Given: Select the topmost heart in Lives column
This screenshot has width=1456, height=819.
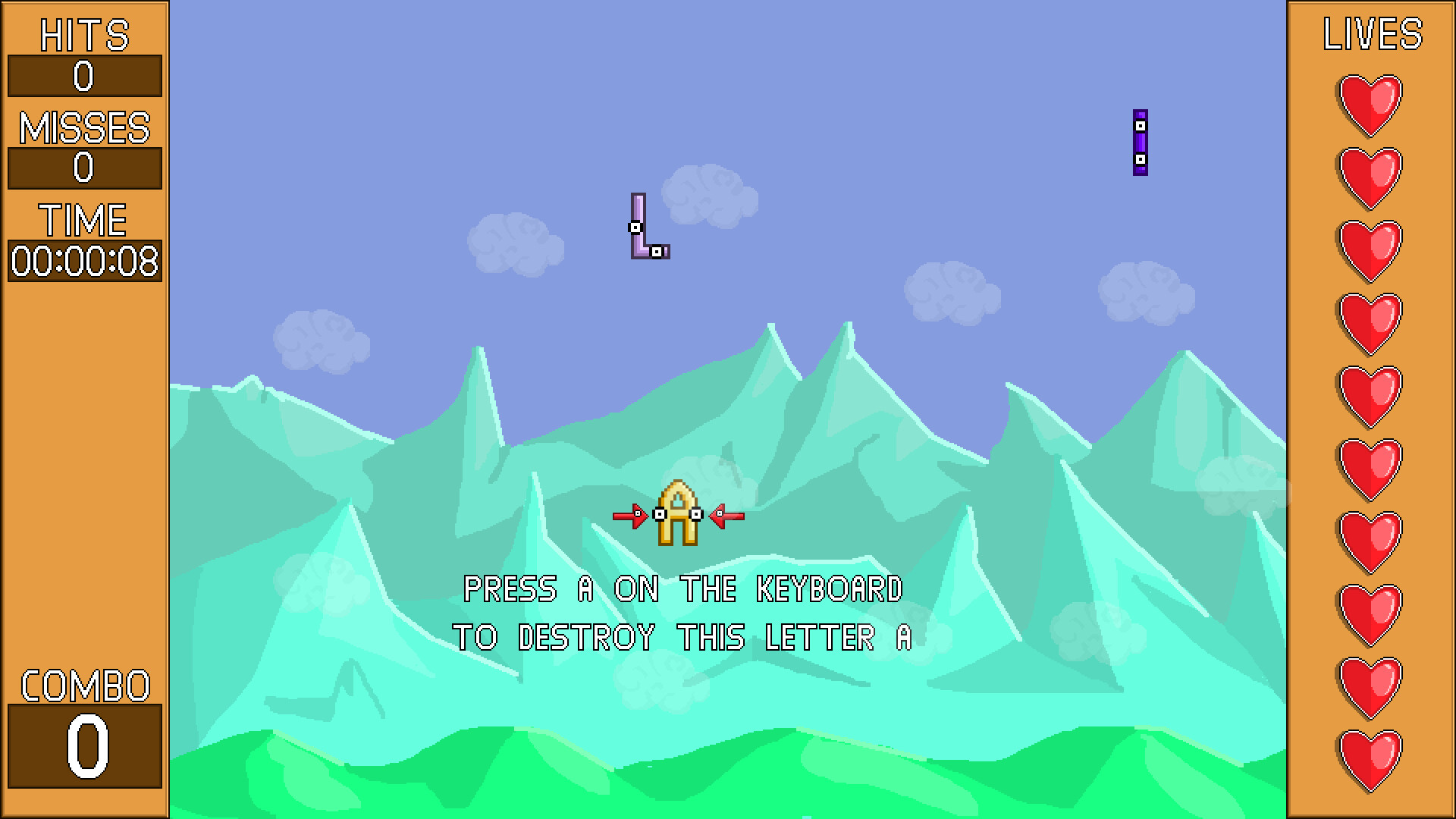Looking at the screenshot, I should tap(1370, 104).
